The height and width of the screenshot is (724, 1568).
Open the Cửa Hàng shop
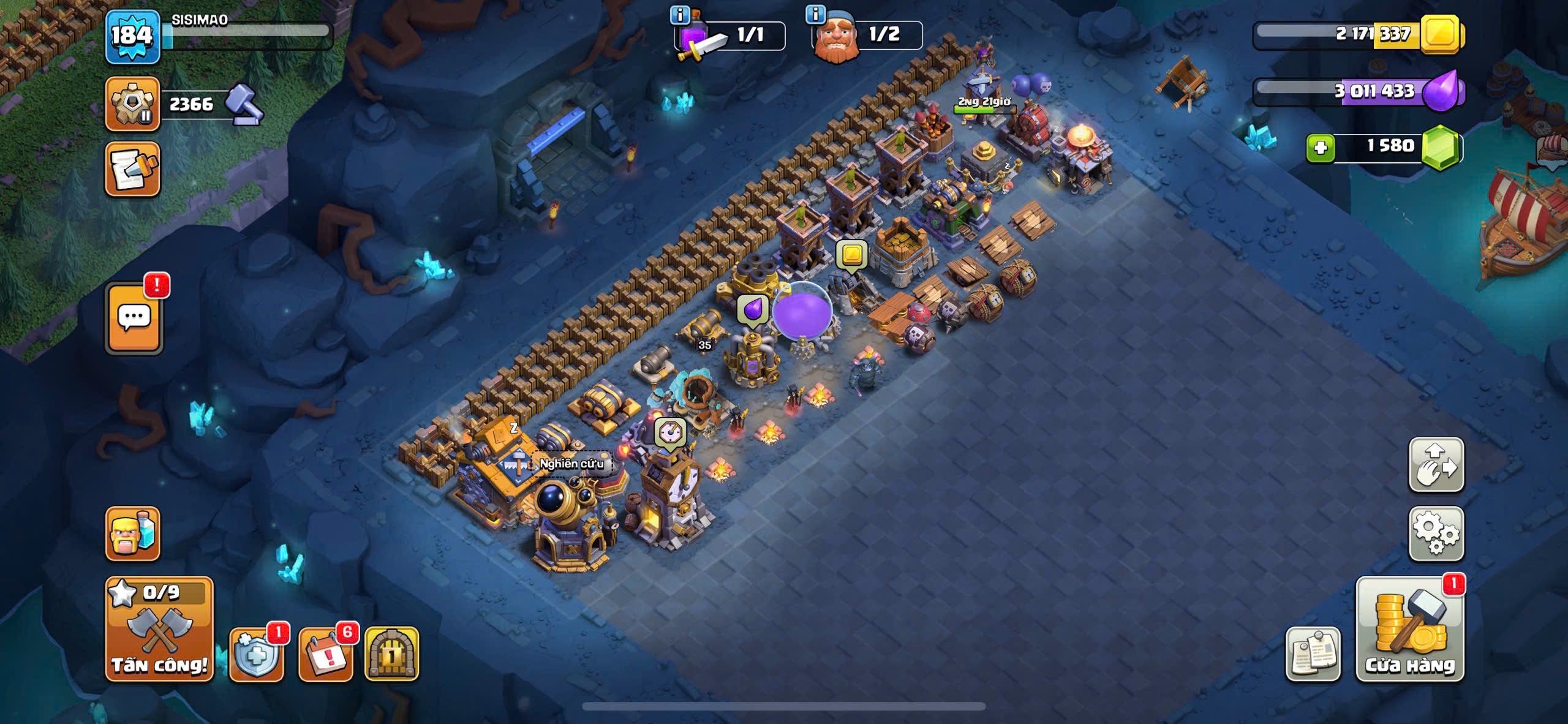(x=1410, y=629)
